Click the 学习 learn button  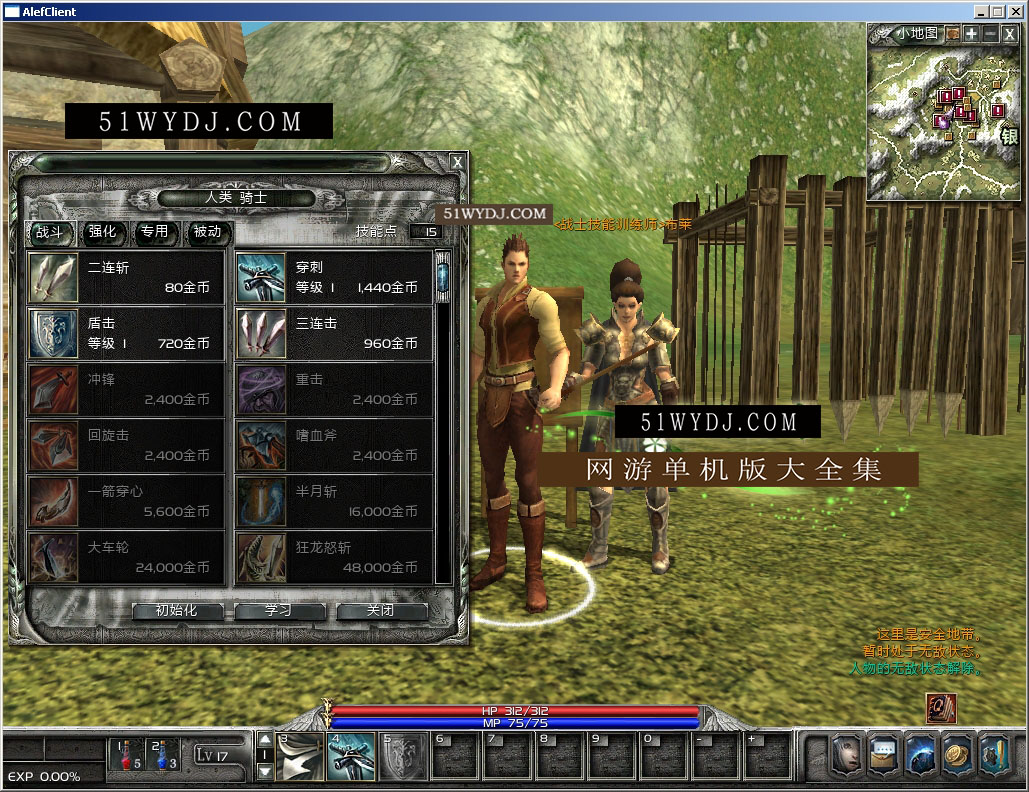[279, 611]
